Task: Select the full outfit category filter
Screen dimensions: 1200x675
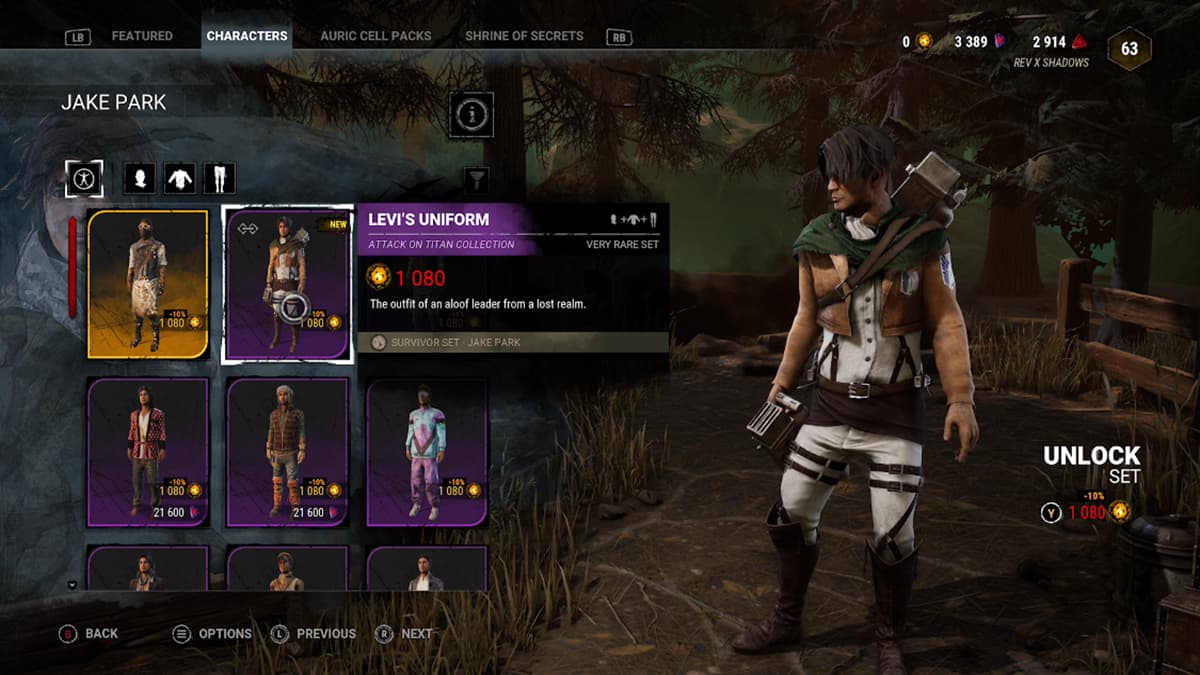Action: [x=84, y=179]
